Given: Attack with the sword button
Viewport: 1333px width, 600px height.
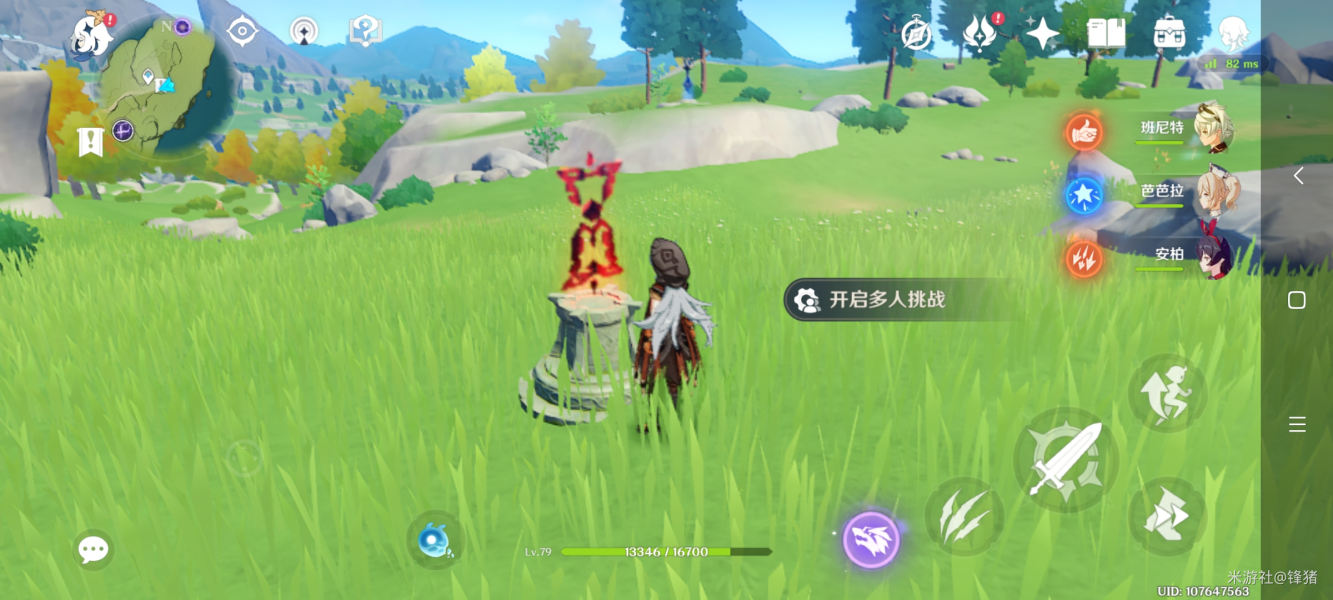Looking at the screenshot, I should tap(1065, 460).
